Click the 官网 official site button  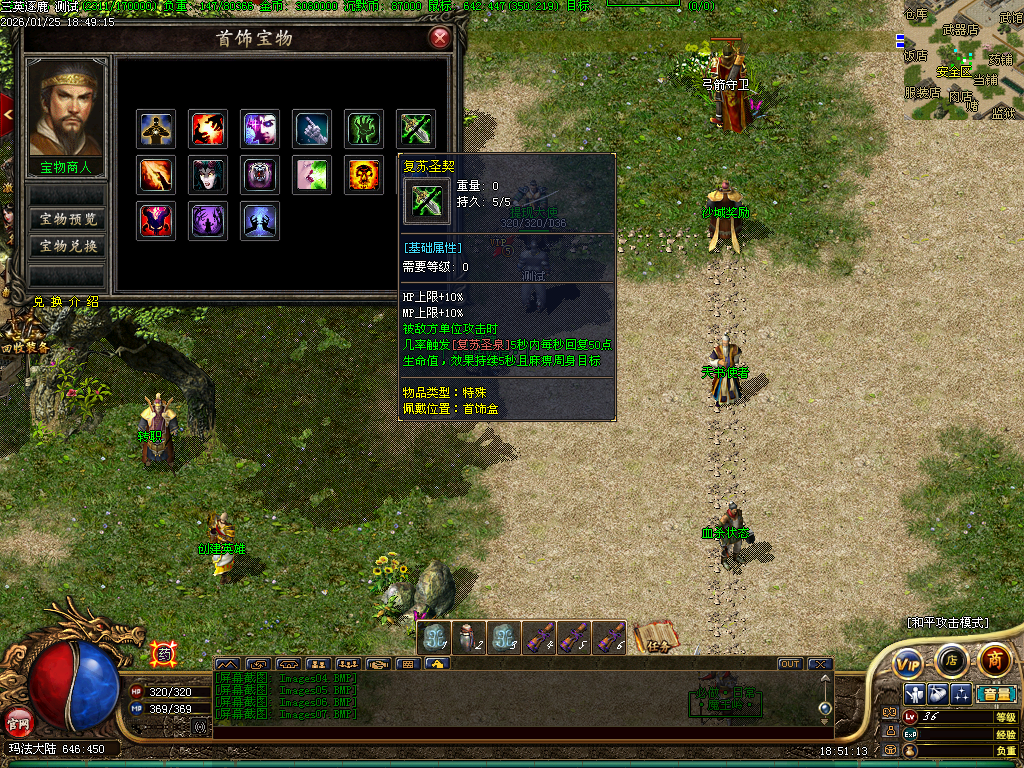tap(18, 719)
